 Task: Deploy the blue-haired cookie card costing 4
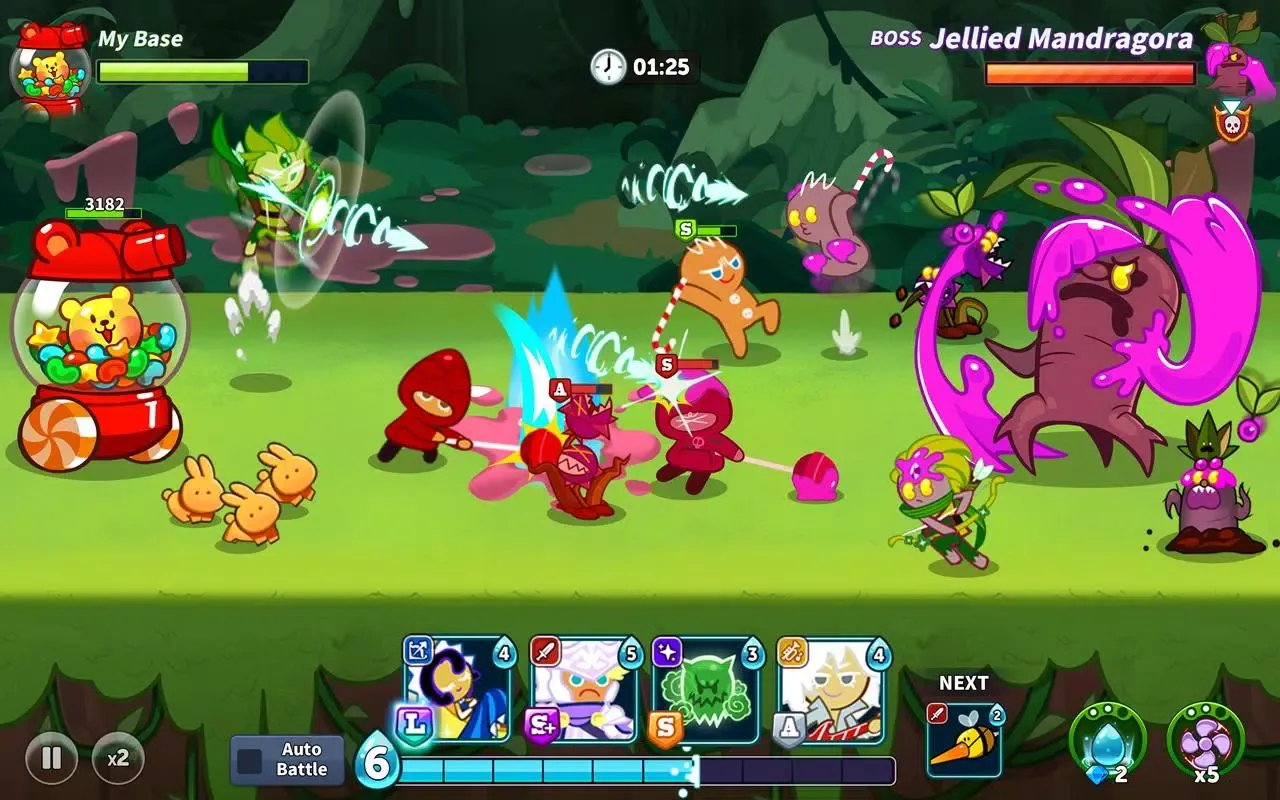[x=459, y=691]
